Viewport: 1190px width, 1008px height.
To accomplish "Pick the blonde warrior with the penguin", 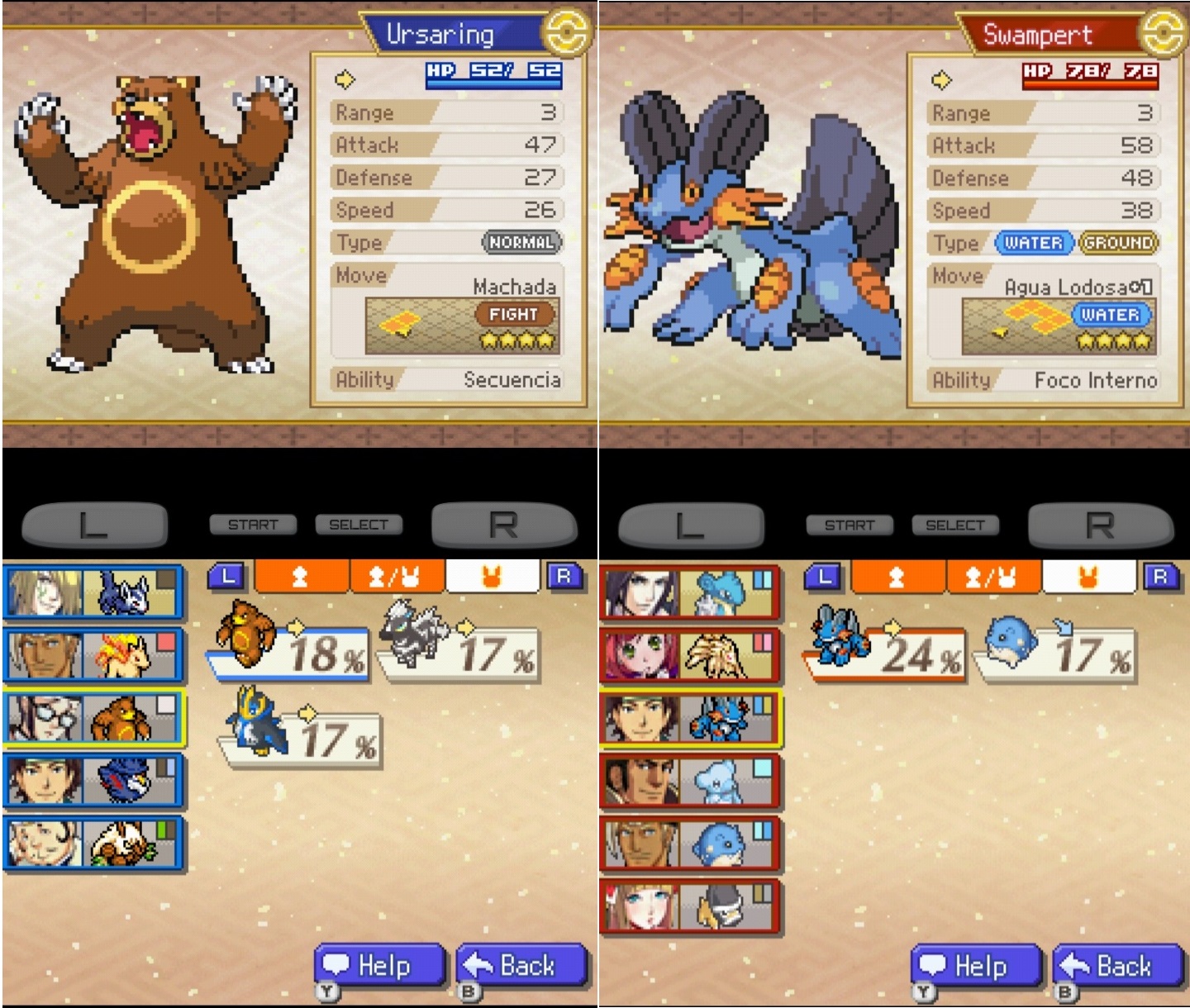I will 689,906.
